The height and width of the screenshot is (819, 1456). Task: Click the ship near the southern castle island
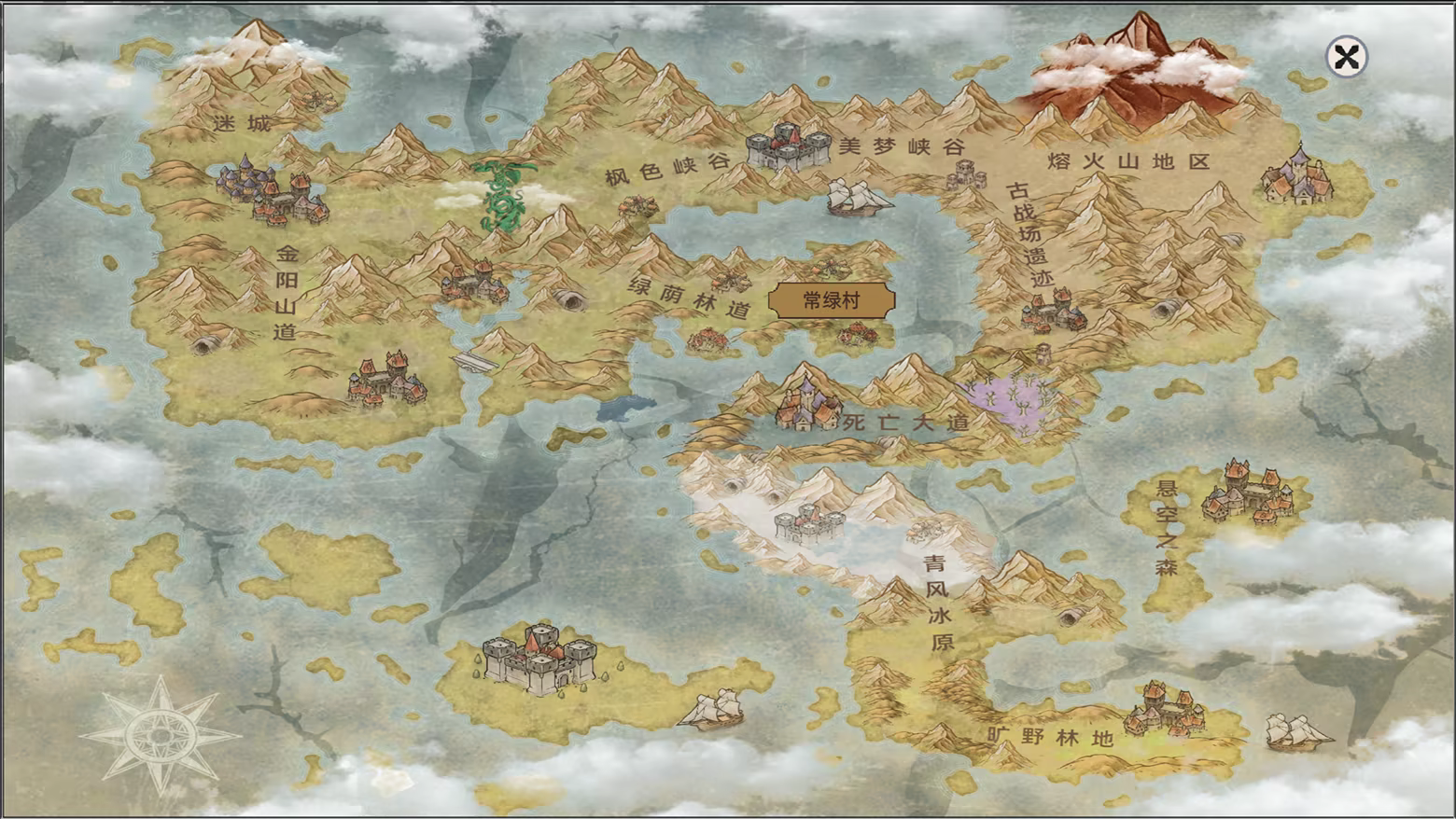point(711,707)
